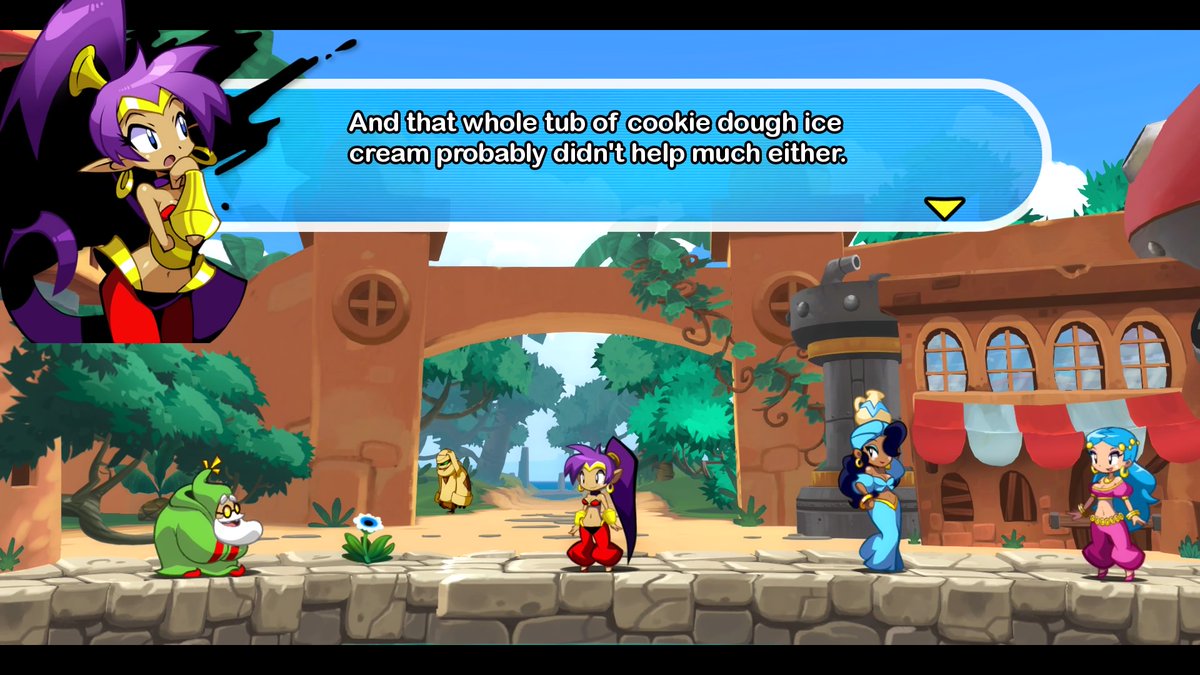Advance dialogue with the yellow arrow
1200x675 pixels.
944,207
